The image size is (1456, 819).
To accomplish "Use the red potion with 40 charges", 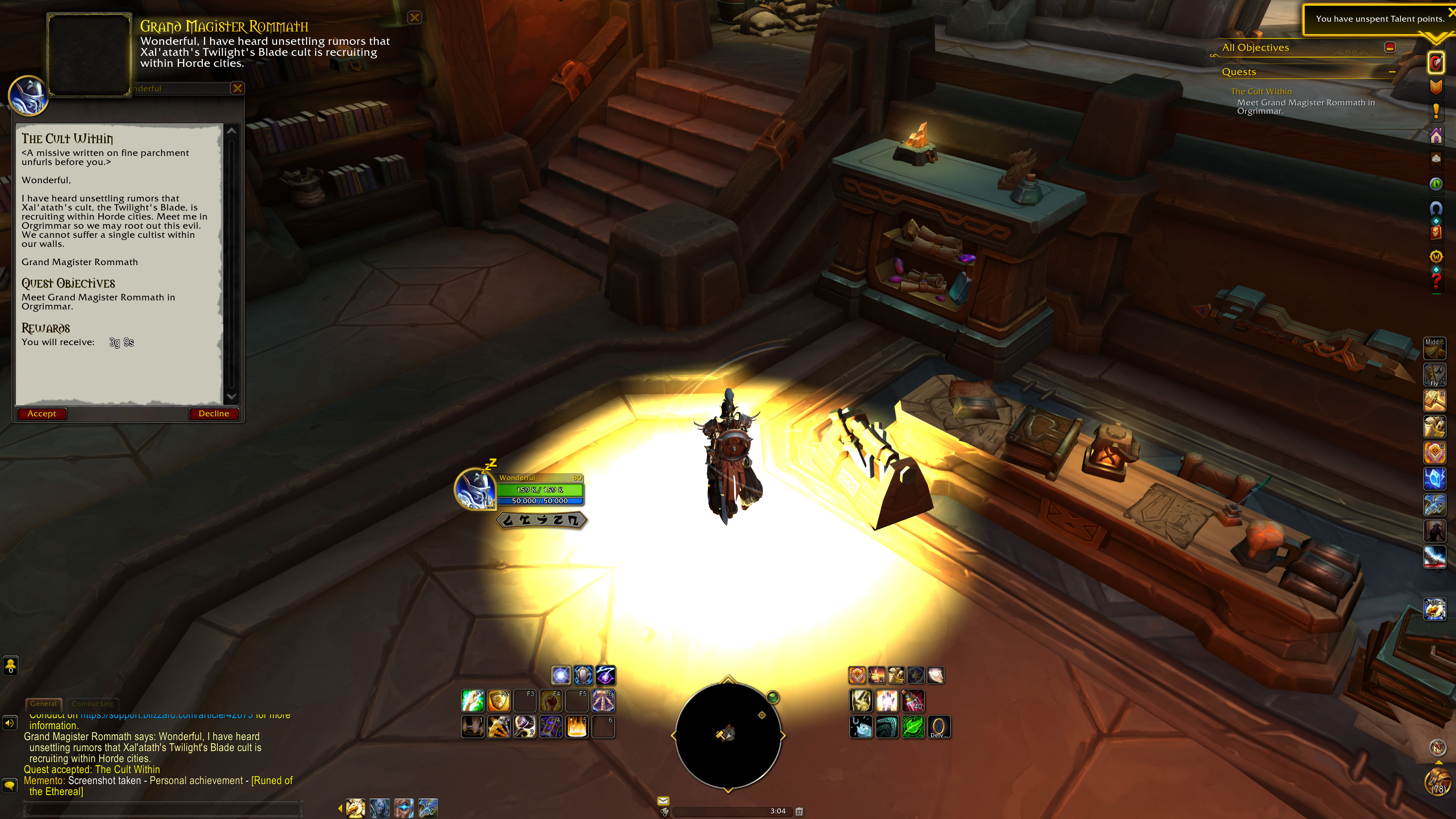I will coord(912,701).
